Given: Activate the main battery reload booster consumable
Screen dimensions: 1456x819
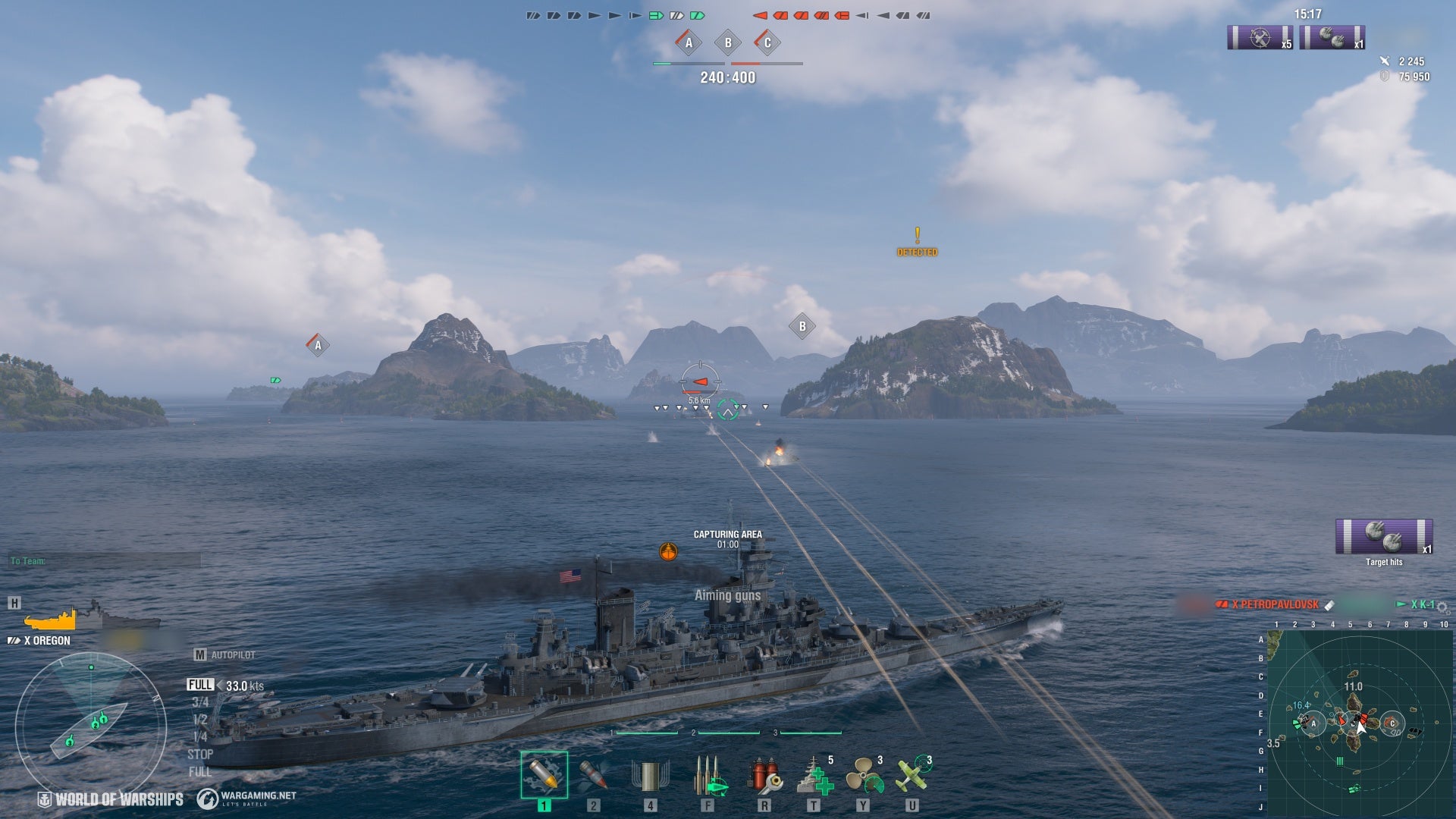Looking at the screenshot, I should [x=711, y=776].
